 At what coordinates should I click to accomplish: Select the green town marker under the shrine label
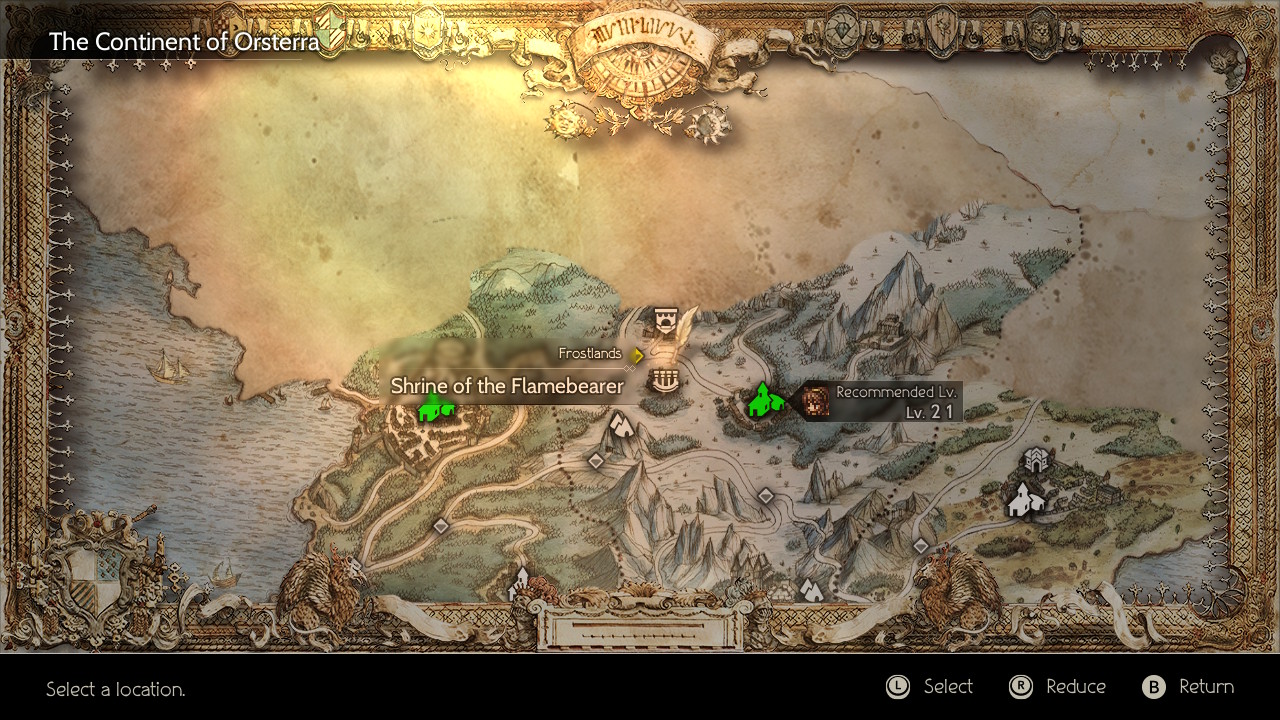pyautogui.click(x=435, y=407)
